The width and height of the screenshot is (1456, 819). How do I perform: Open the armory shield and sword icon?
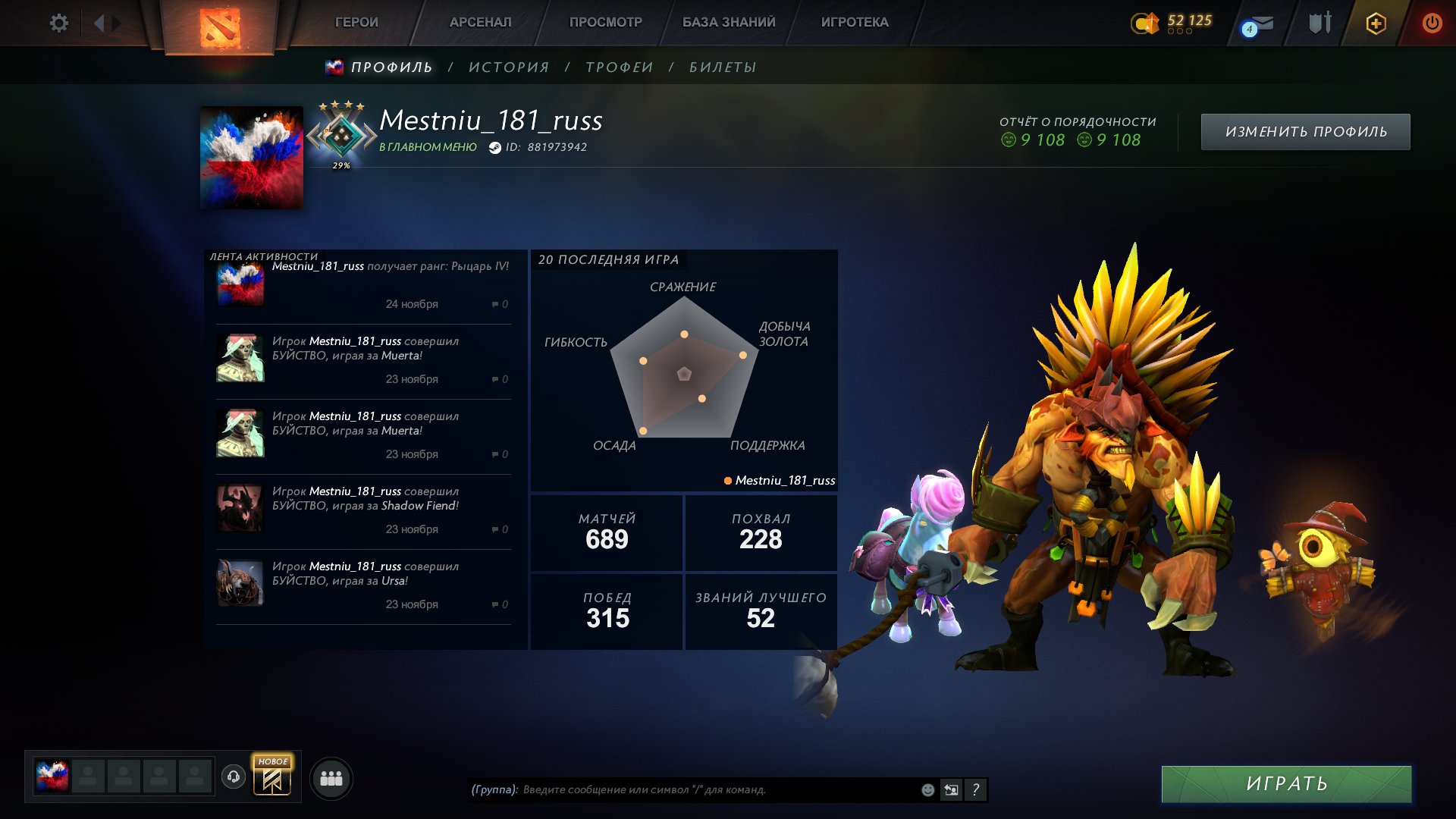1319,23
